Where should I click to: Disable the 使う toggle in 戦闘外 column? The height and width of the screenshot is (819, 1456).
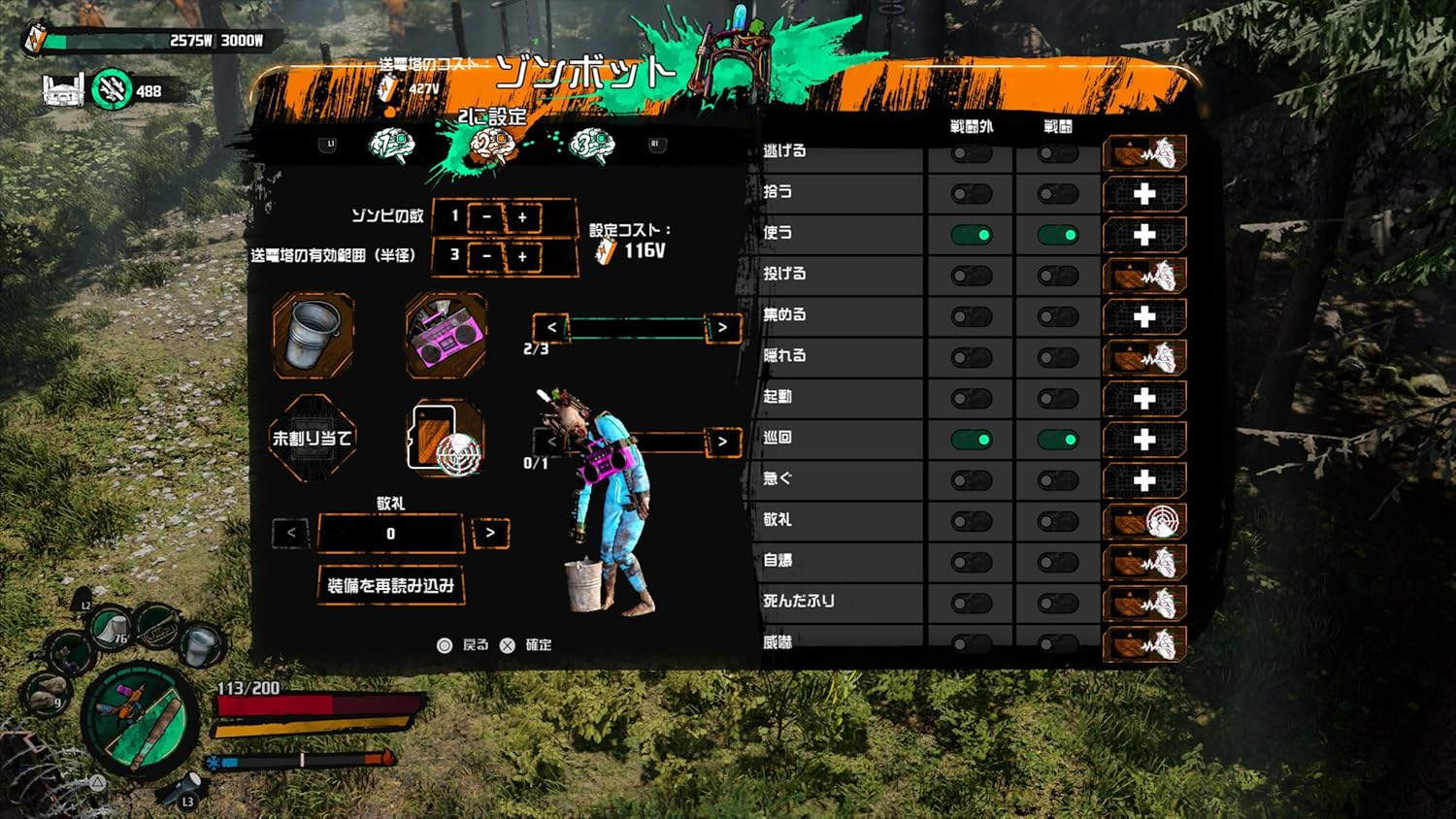(x=970, y=233)
